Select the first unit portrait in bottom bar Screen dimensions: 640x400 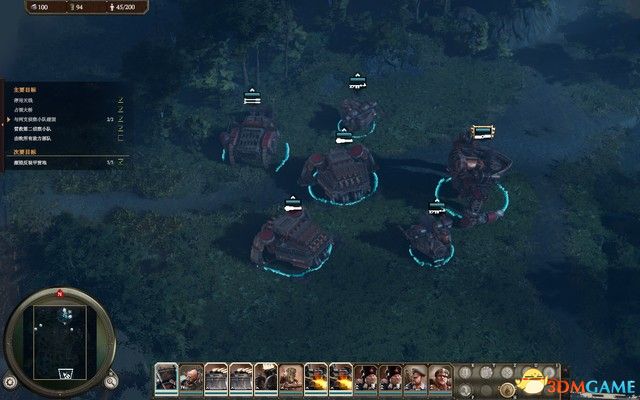click(x=166, y=377)
